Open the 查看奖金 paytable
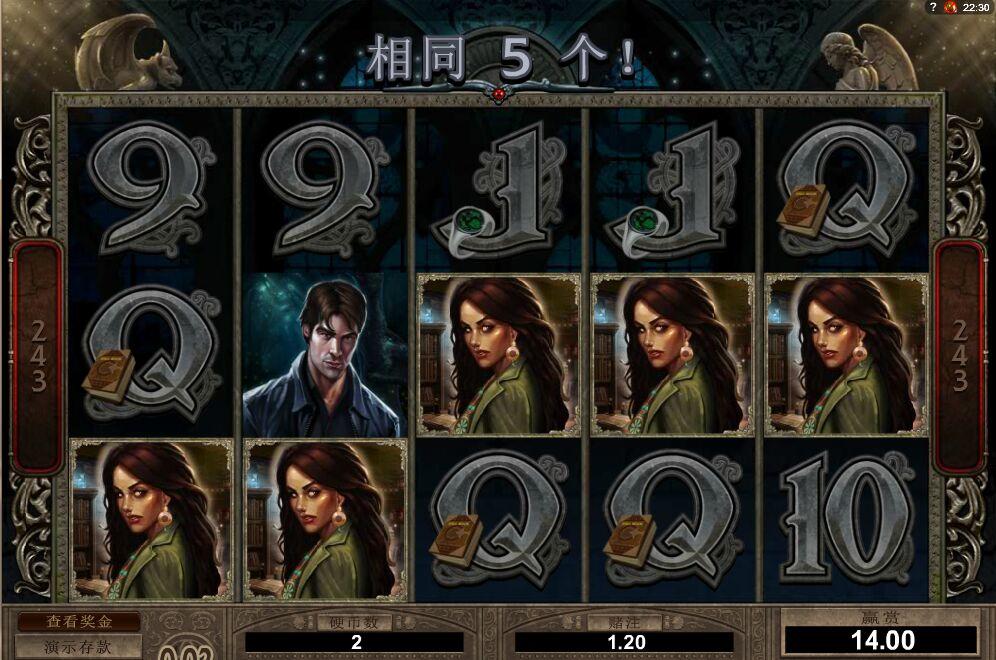Image resolution: width=996 pixels, height=660 pixels. coord(78,622)
